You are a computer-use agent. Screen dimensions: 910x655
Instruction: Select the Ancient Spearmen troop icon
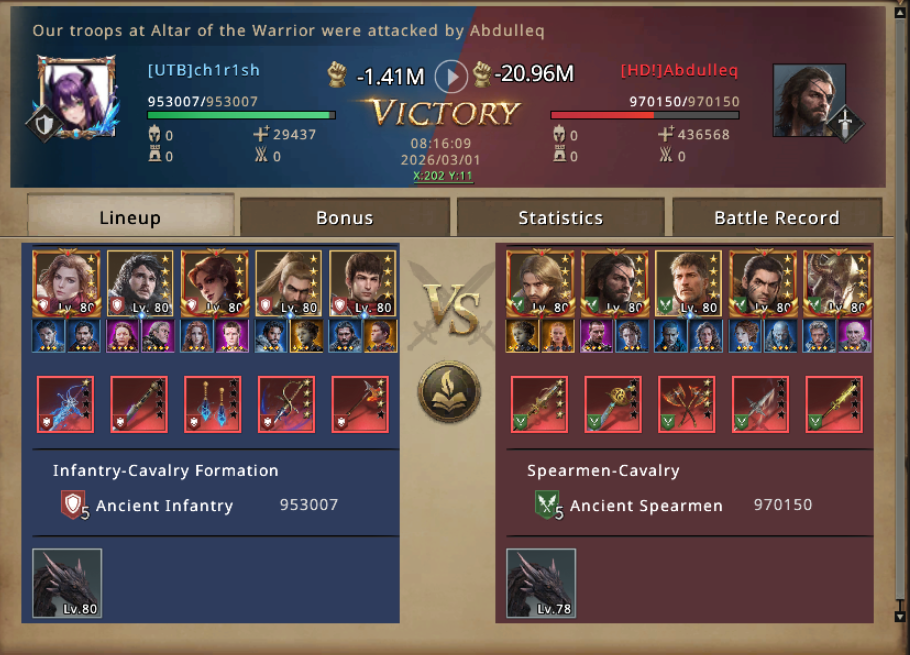548,505
